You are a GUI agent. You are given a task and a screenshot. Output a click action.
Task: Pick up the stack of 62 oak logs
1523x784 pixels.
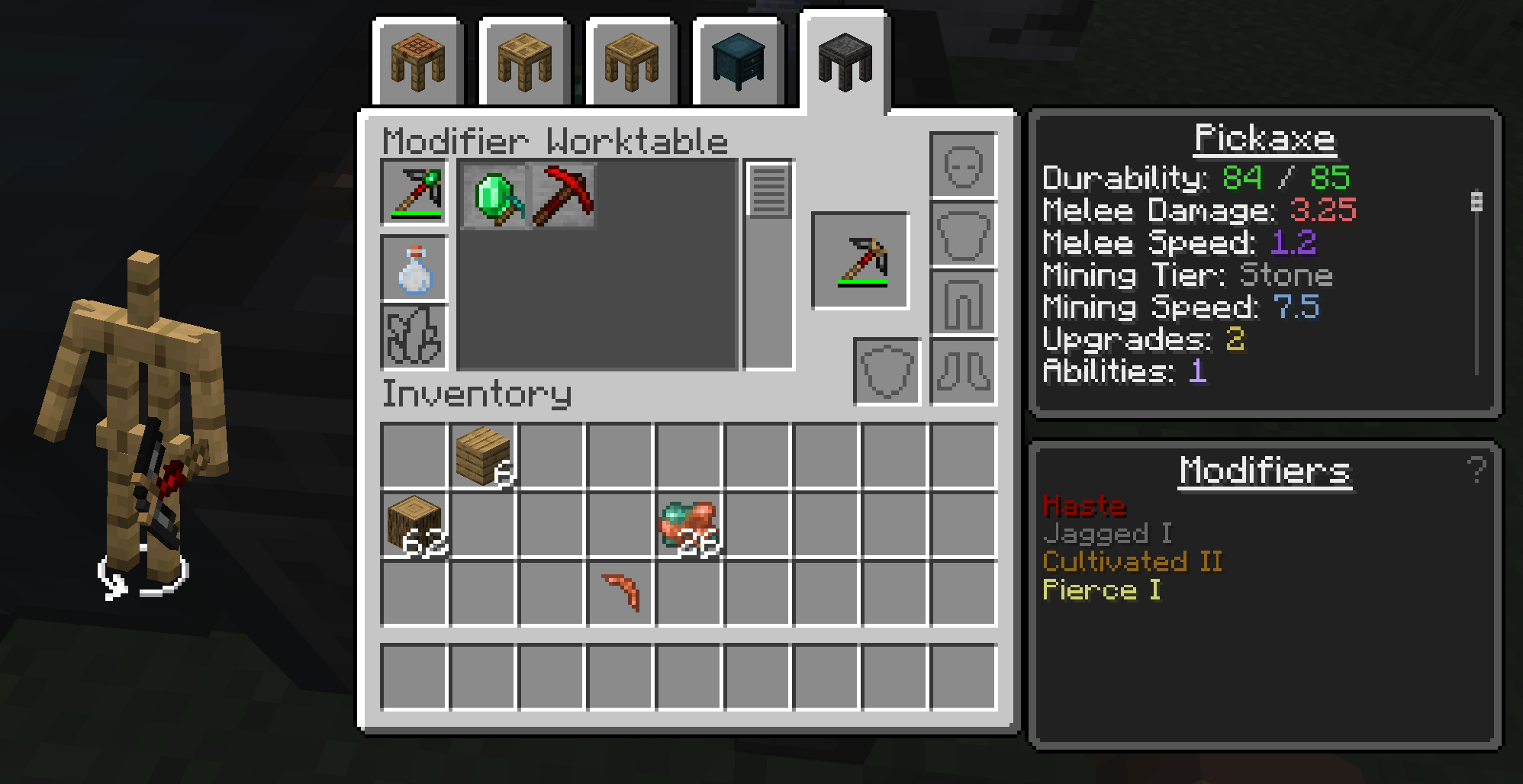point(414,525)
